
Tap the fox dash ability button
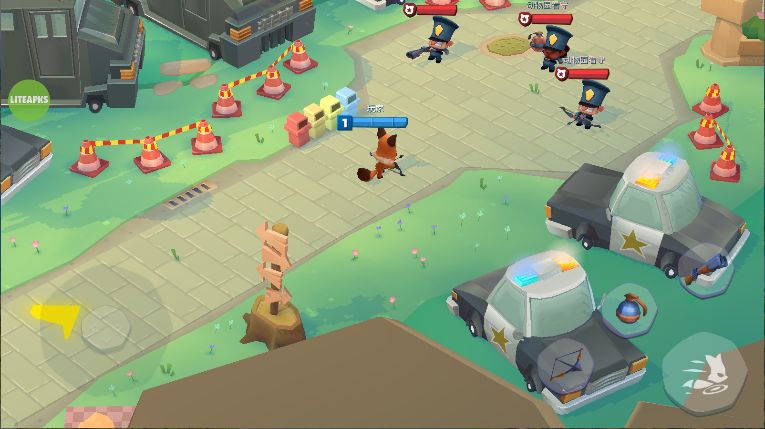[x=703, y=372]
